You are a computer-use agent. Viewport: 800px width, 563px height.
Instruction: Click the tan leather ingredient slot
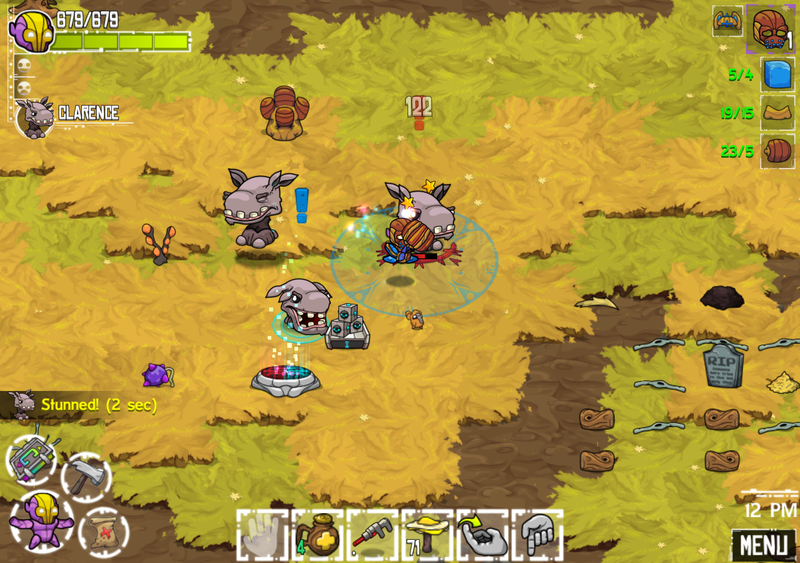coord(777,113)
